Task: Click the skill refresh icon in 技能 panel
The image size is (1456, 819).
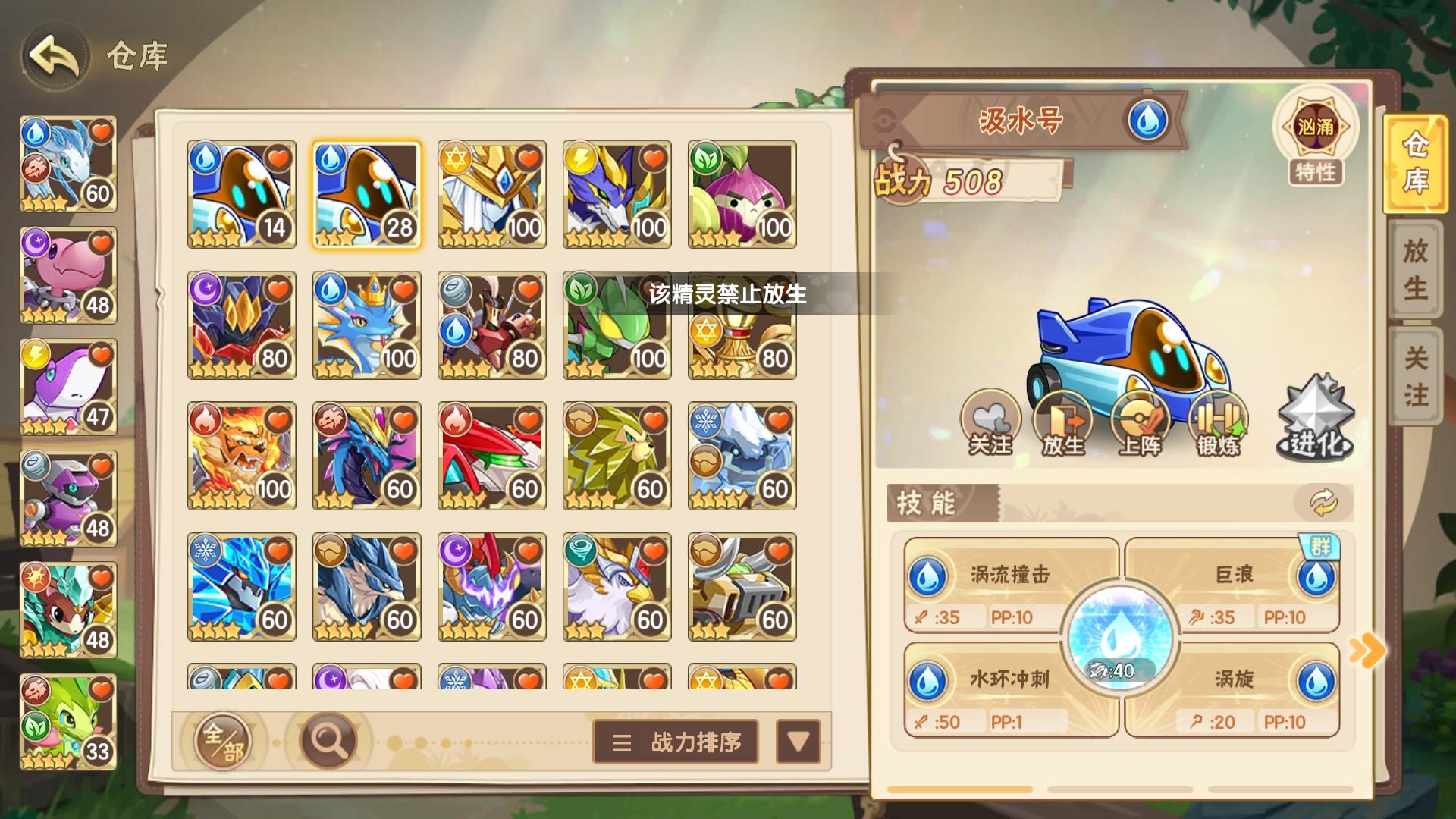Action: pos(1323,501)
